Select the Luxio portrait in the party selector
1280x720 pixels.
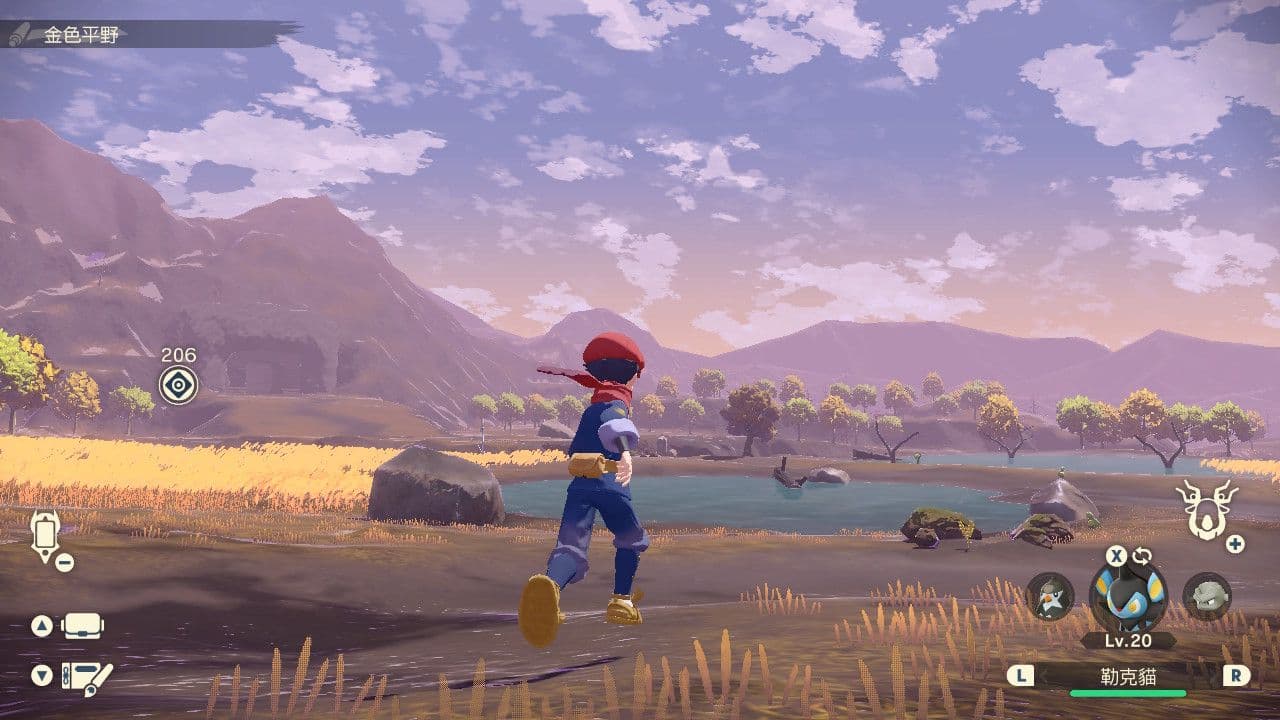click(1127, 598)
